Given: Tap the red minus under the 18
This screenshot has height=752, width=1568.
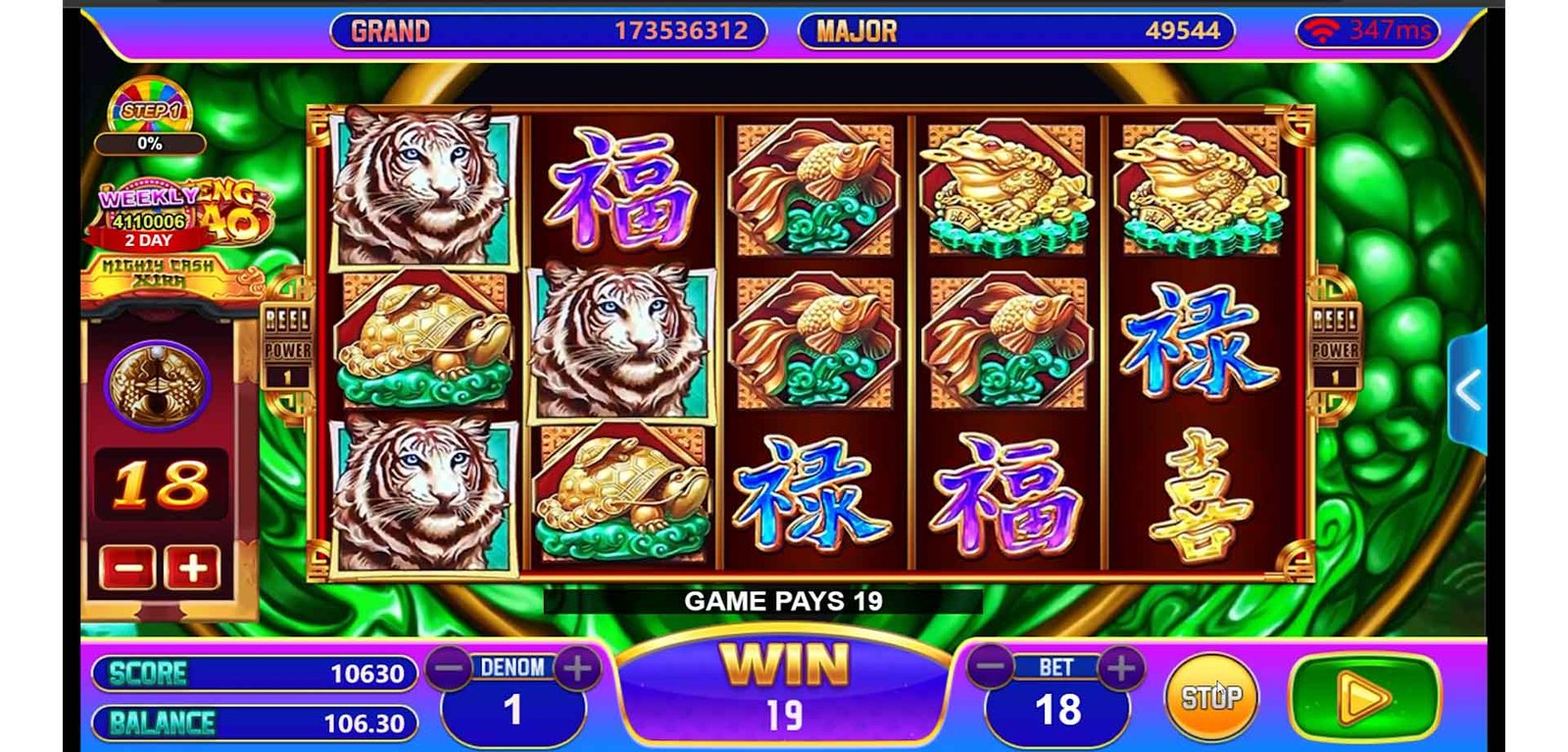Looking at the screenshot, I should (x=127, y=568).
